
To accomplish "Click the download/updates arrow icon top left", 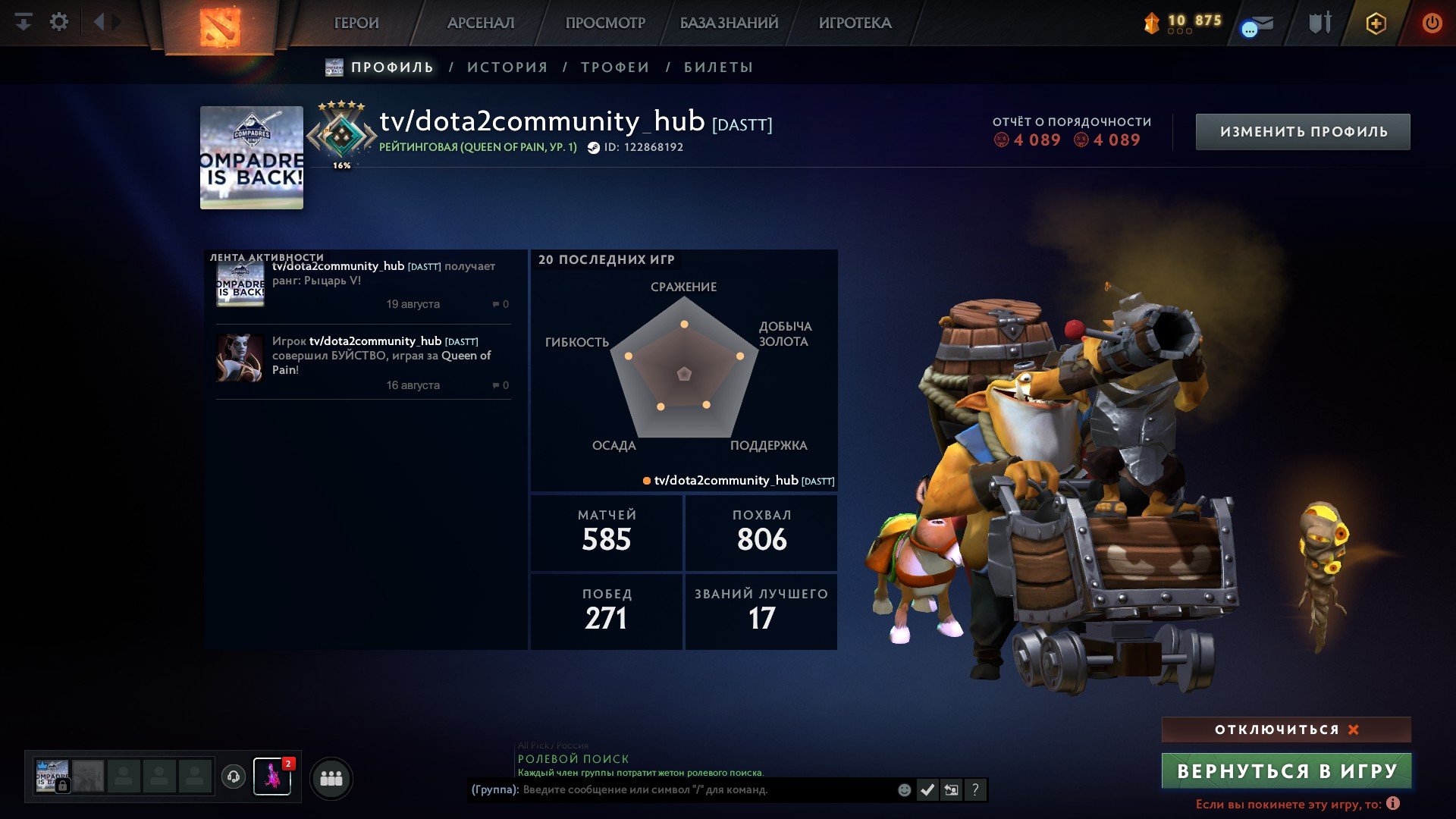I will [x=23, y=21].
